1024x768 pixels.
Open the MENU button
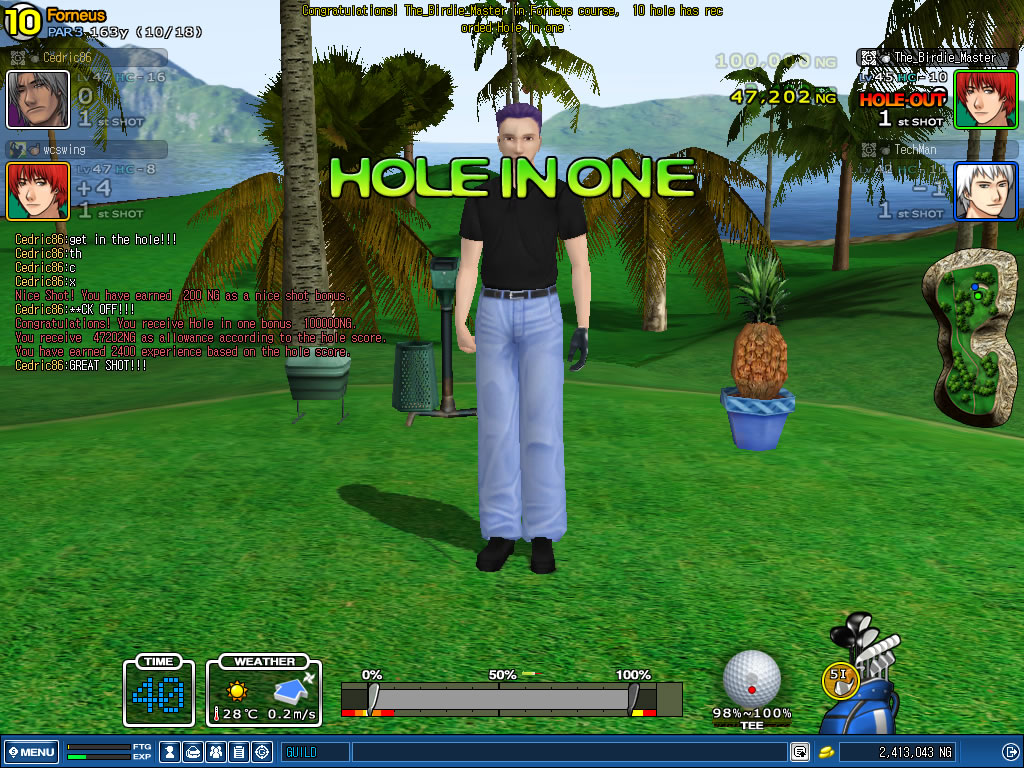click(x=30, y=751)
